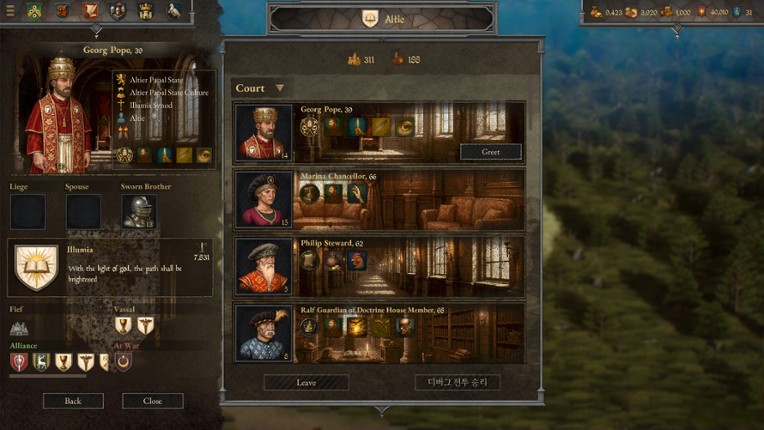Open the crowned castle shield menu

coord(145,11)
